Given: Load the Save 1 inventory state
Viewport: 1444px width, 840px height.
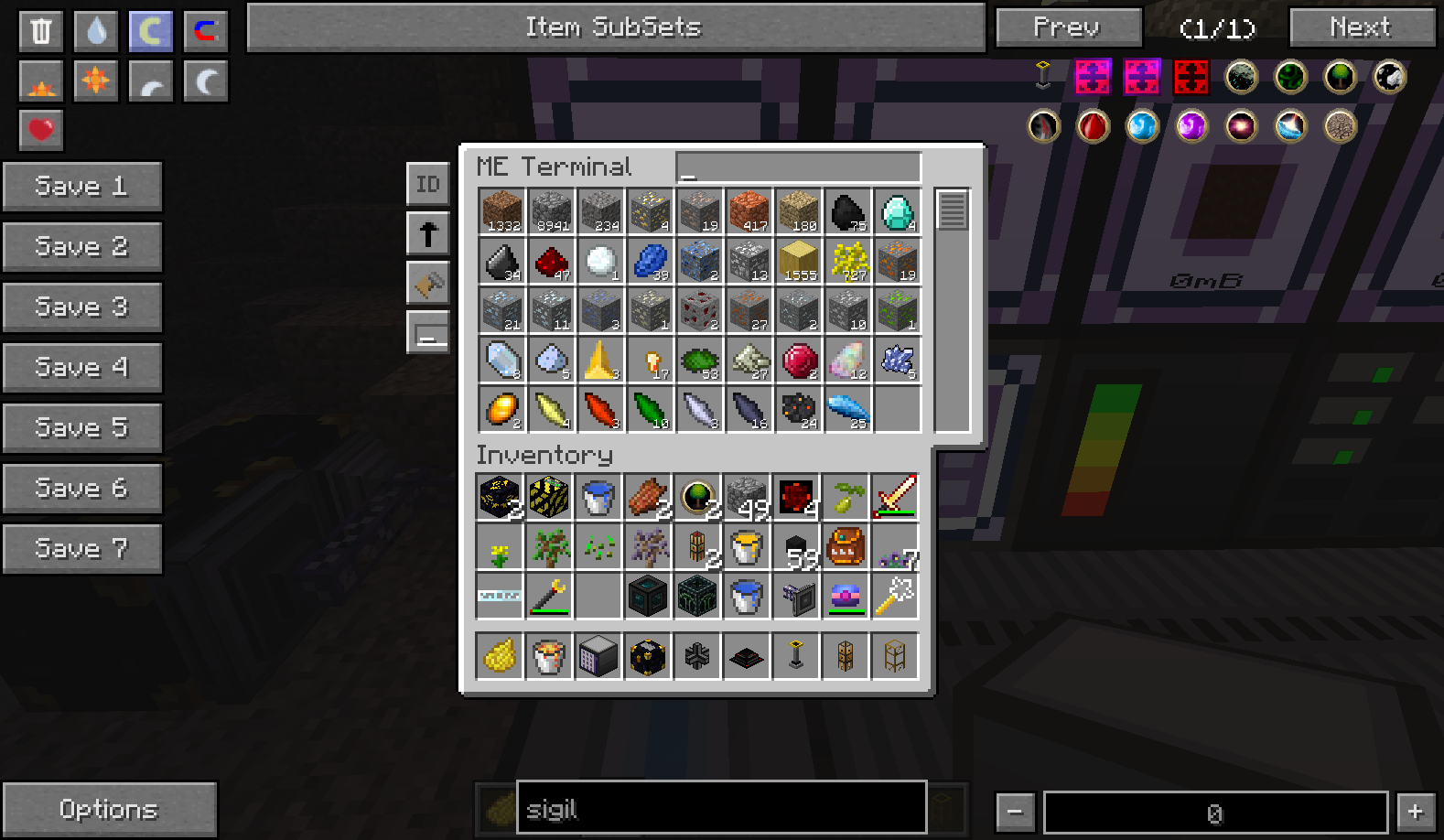Looking at the screenshot, I should point(81,187).
